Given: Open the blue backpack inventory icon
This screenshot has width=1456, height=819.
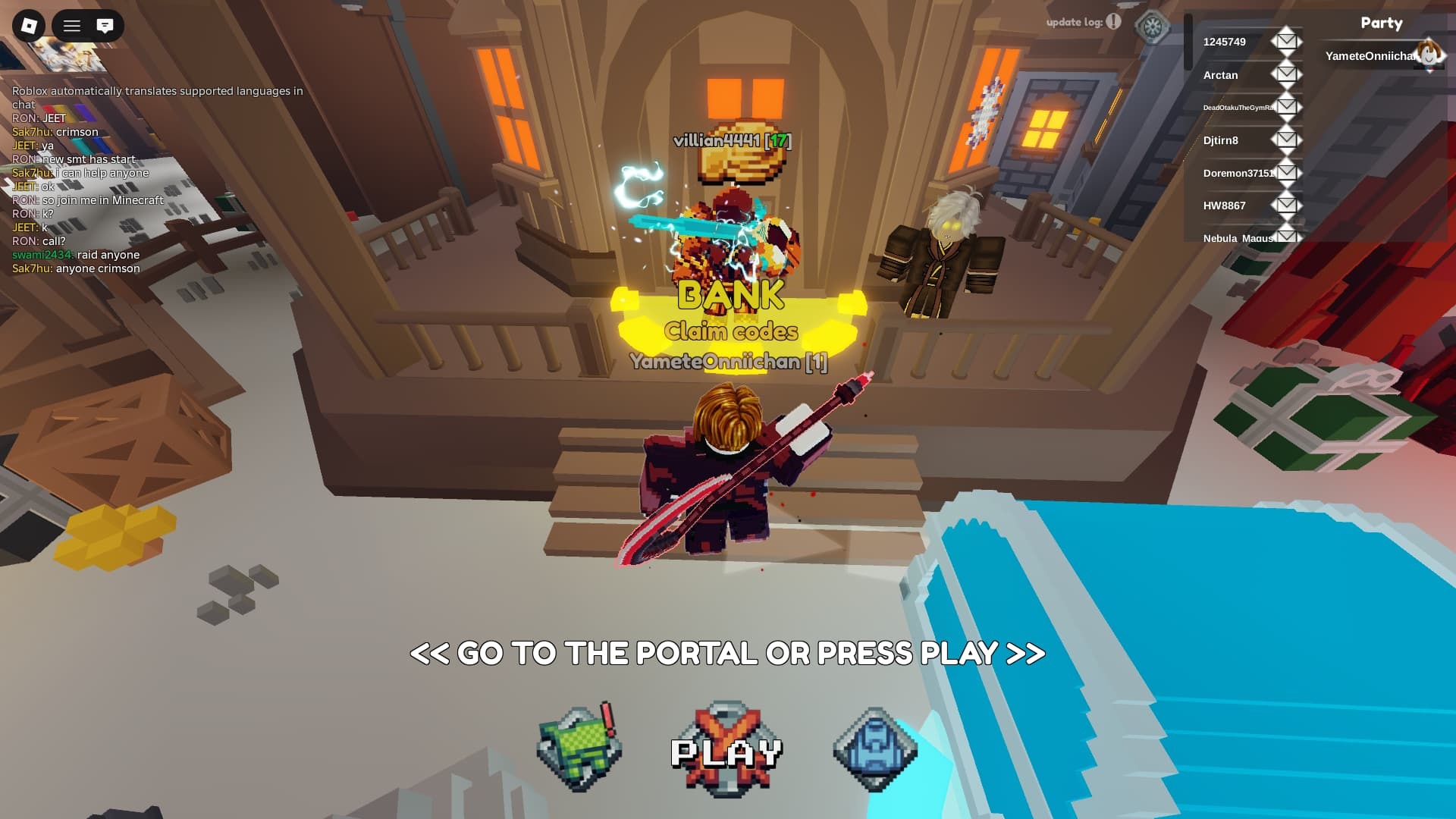Looking at the screenshot, I should point(874,747).
